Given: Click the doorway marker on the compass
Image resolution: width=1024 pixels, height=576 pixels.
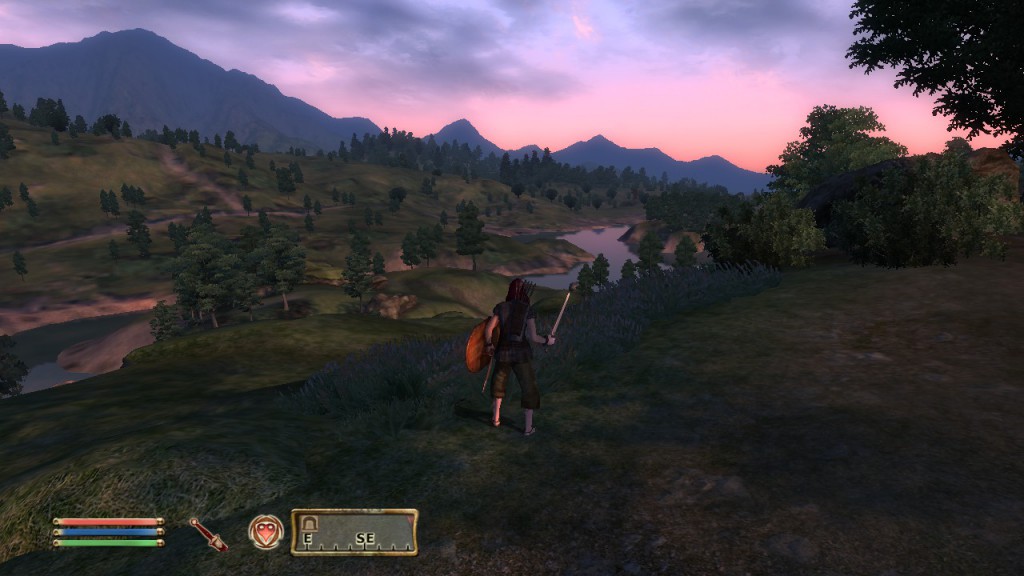Looking at the screenshot, I should pos(309,522).
